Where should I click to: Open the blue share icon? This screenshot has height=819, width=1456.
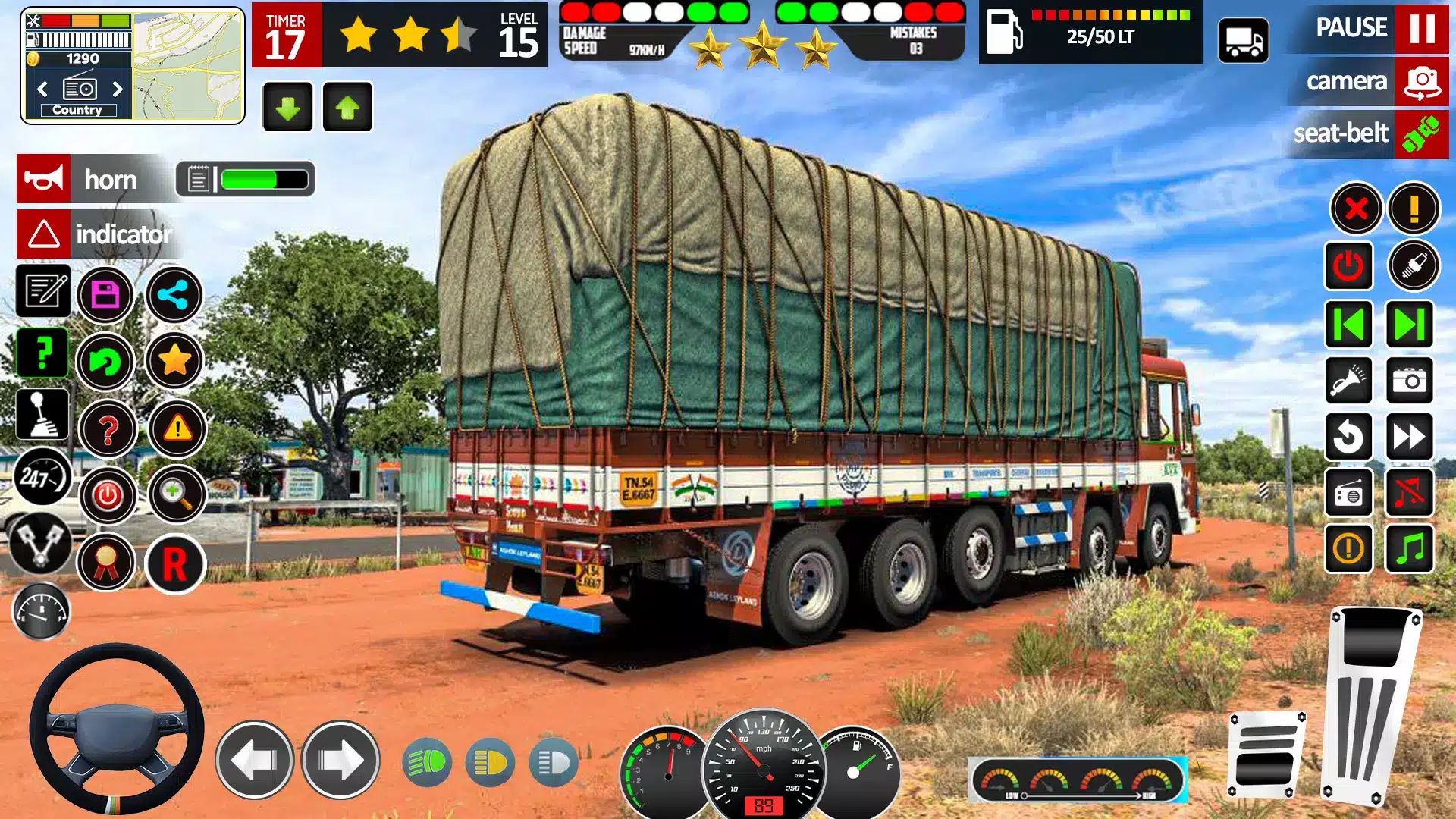(174, 294)
